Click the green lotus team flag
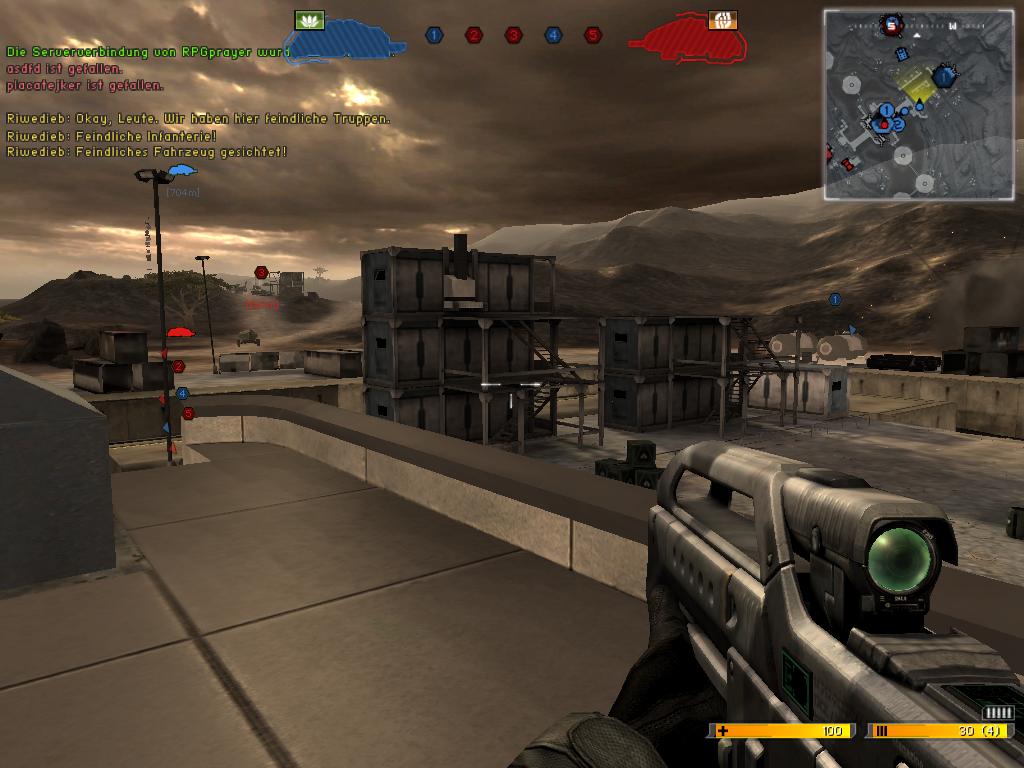The image size is (1024, 768). [x=310, y=20]
